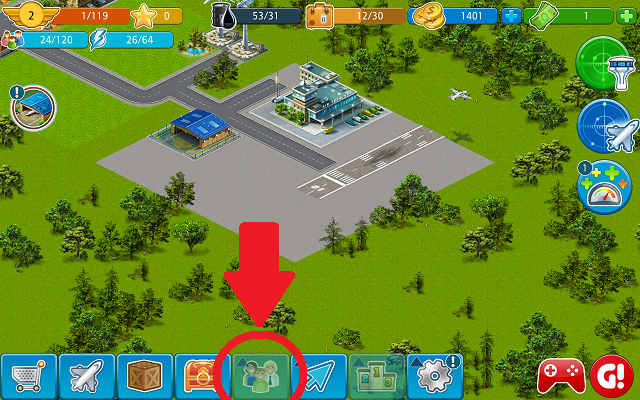The height and width of the screenshot is (400, 640).
Task: Open the airplane fleet menu
Action: pos(87,377)
